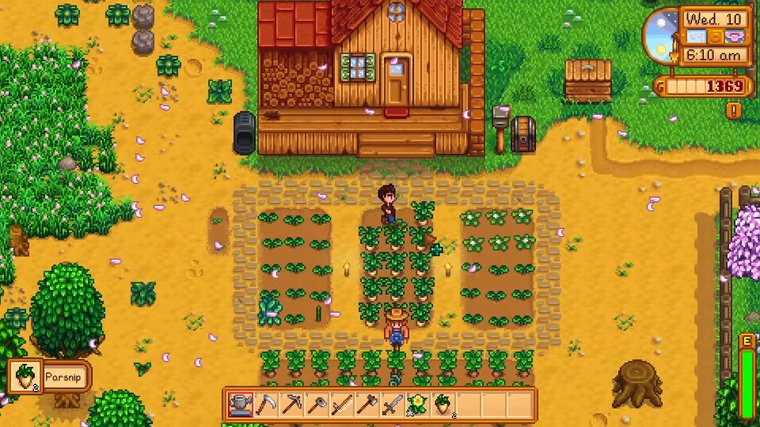Equip the pickaxe from the toolbar
Screen dimensions: 760x427
coord(291,404)
